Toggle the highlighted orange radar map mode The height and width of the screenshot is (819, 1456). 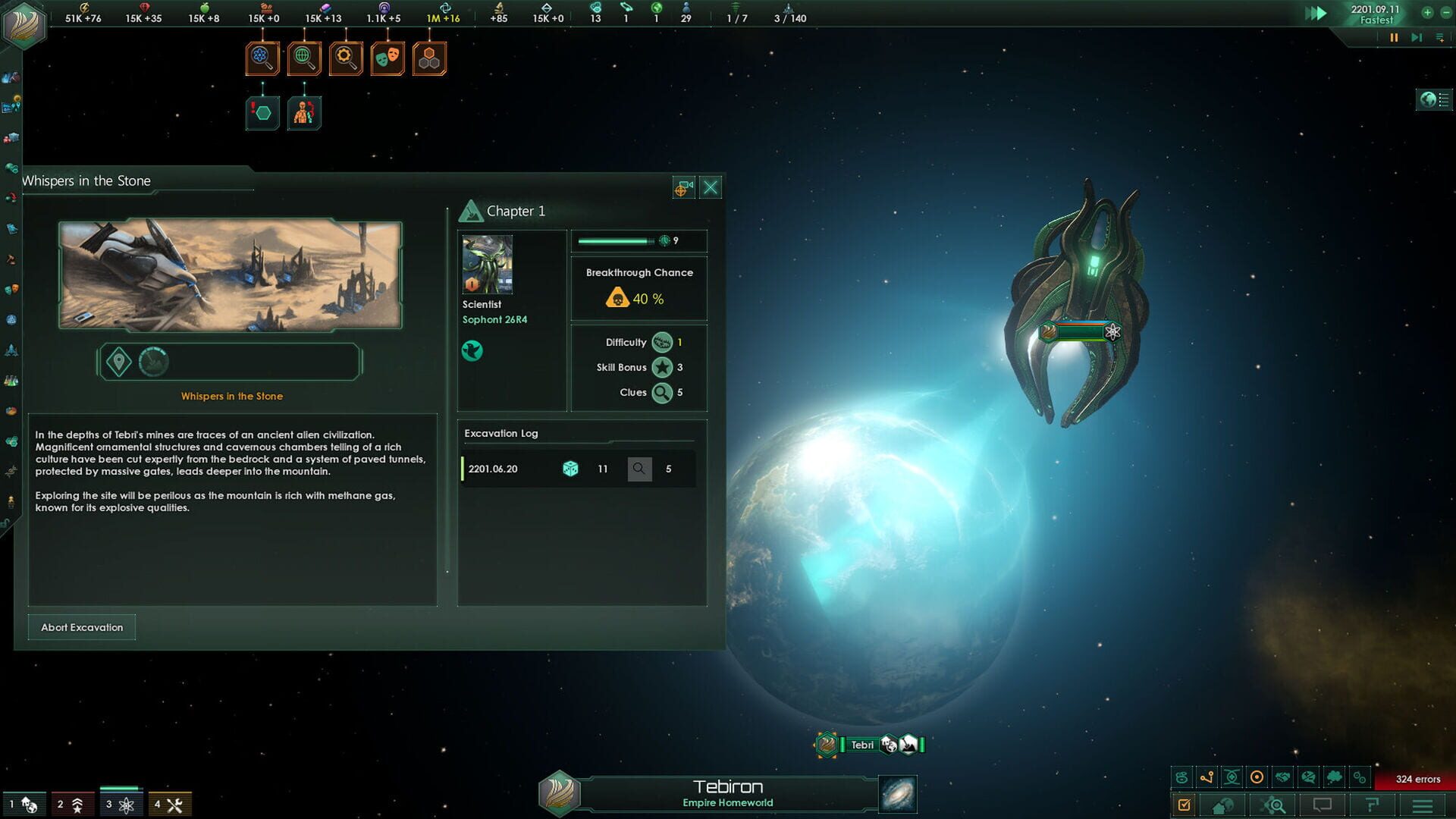(x=1257, y=778)
